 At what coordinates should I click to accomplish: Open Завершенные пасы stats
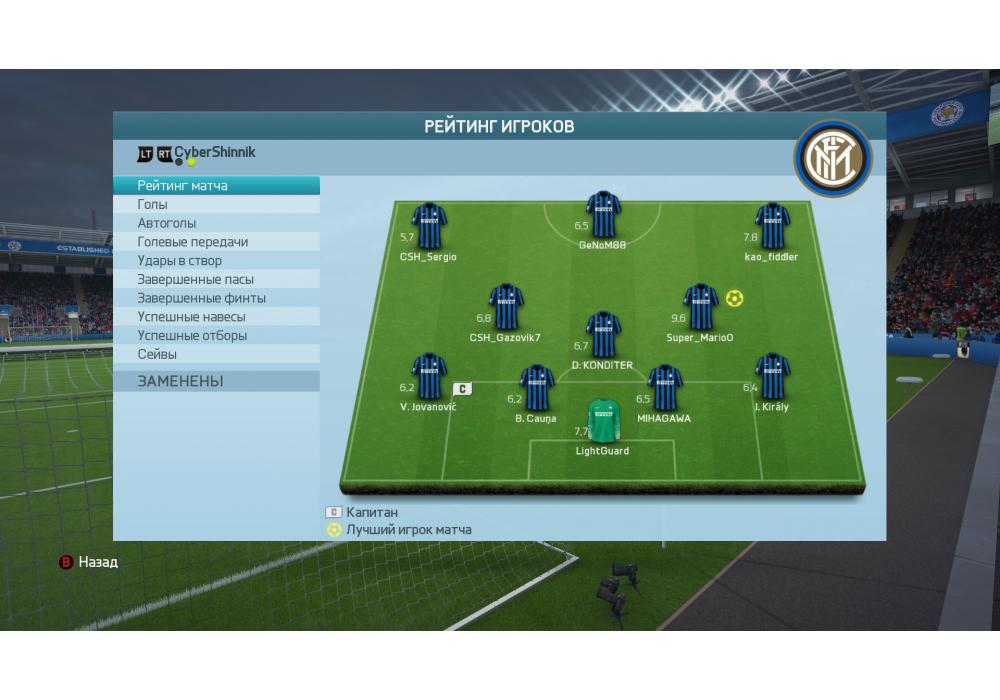point(216,279)
